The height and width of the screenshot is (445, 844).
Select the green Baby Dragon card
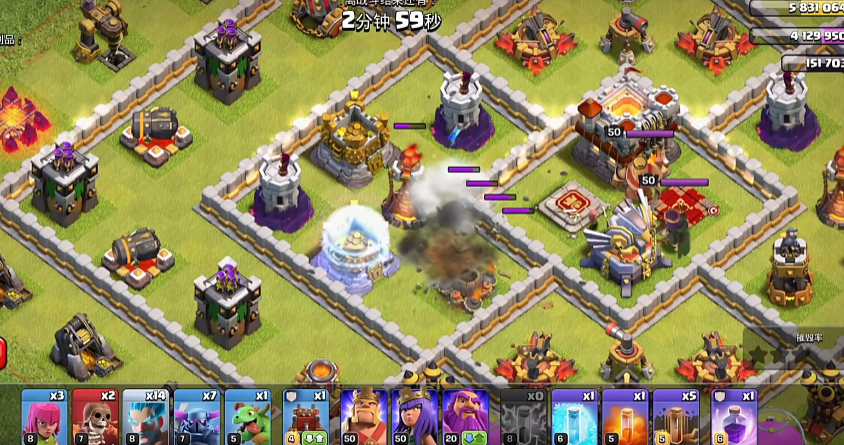[x=246, y=417]
